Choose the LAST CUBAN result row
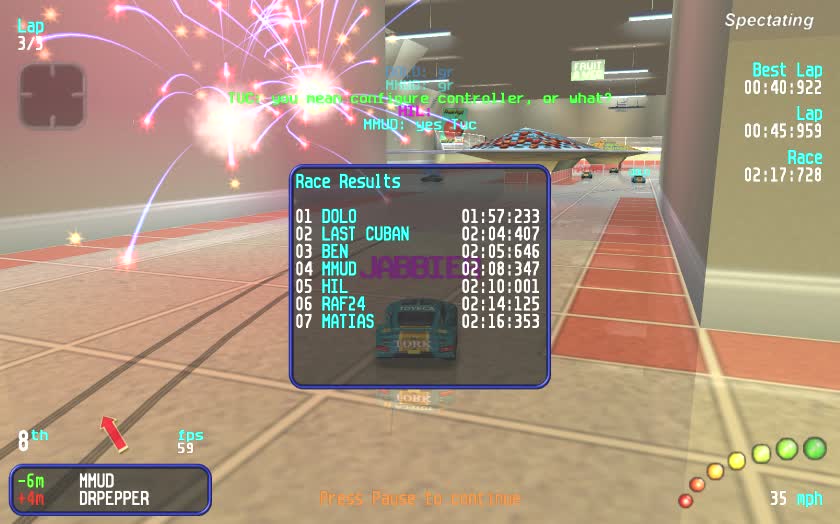Image resolution: width=840 pixels, height=524 pixels. (x=418, y=234)
